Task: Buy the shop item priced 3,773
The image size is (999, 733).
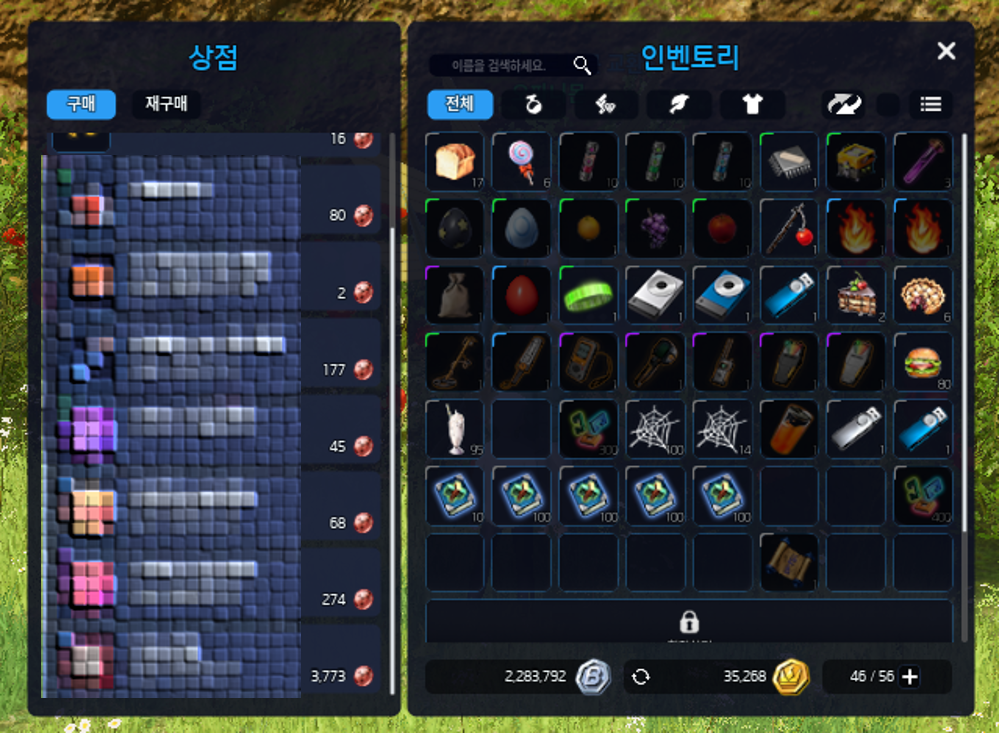Action: point(210,662)
